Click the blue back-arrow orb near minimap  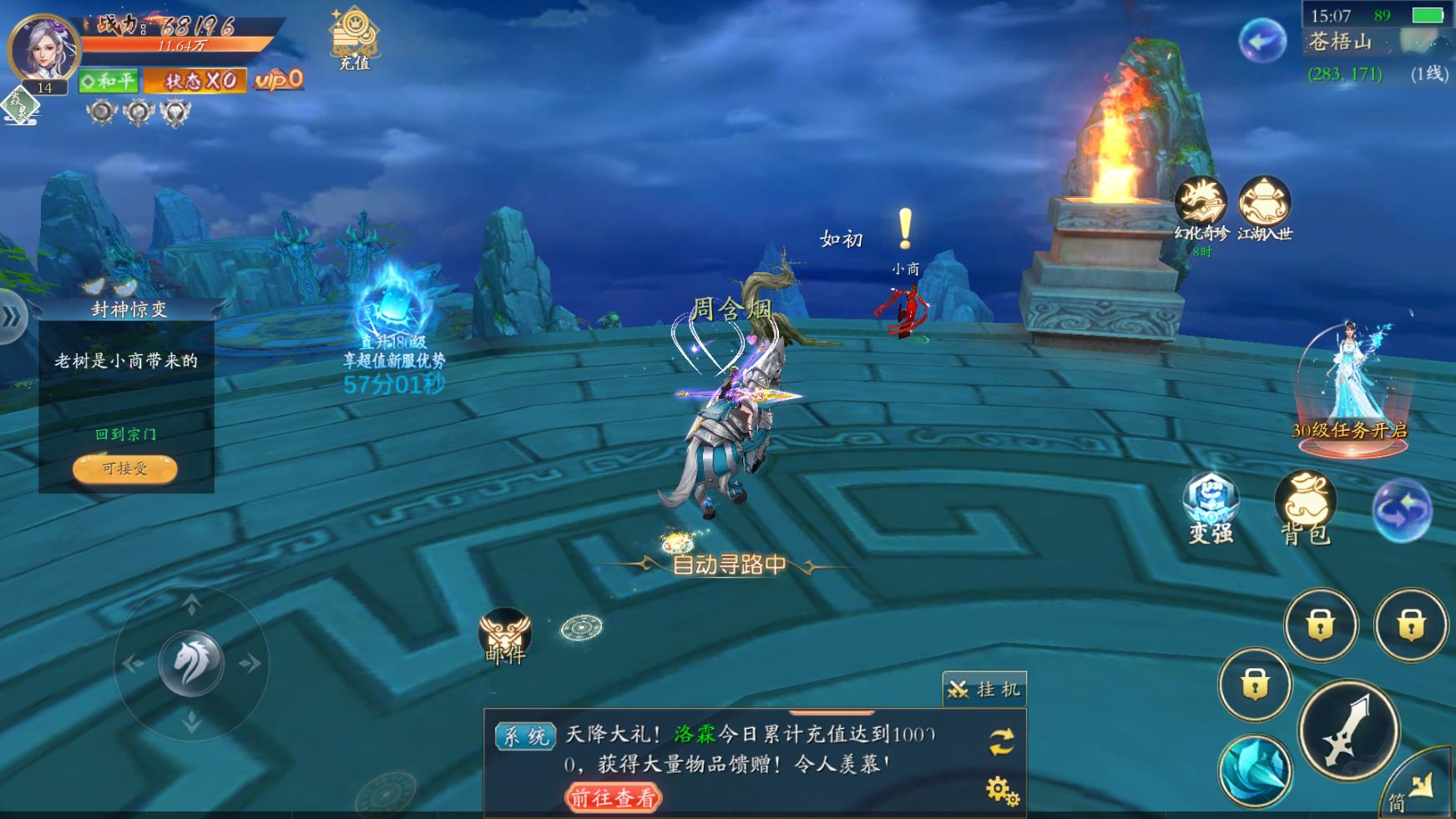[1261, 40]
